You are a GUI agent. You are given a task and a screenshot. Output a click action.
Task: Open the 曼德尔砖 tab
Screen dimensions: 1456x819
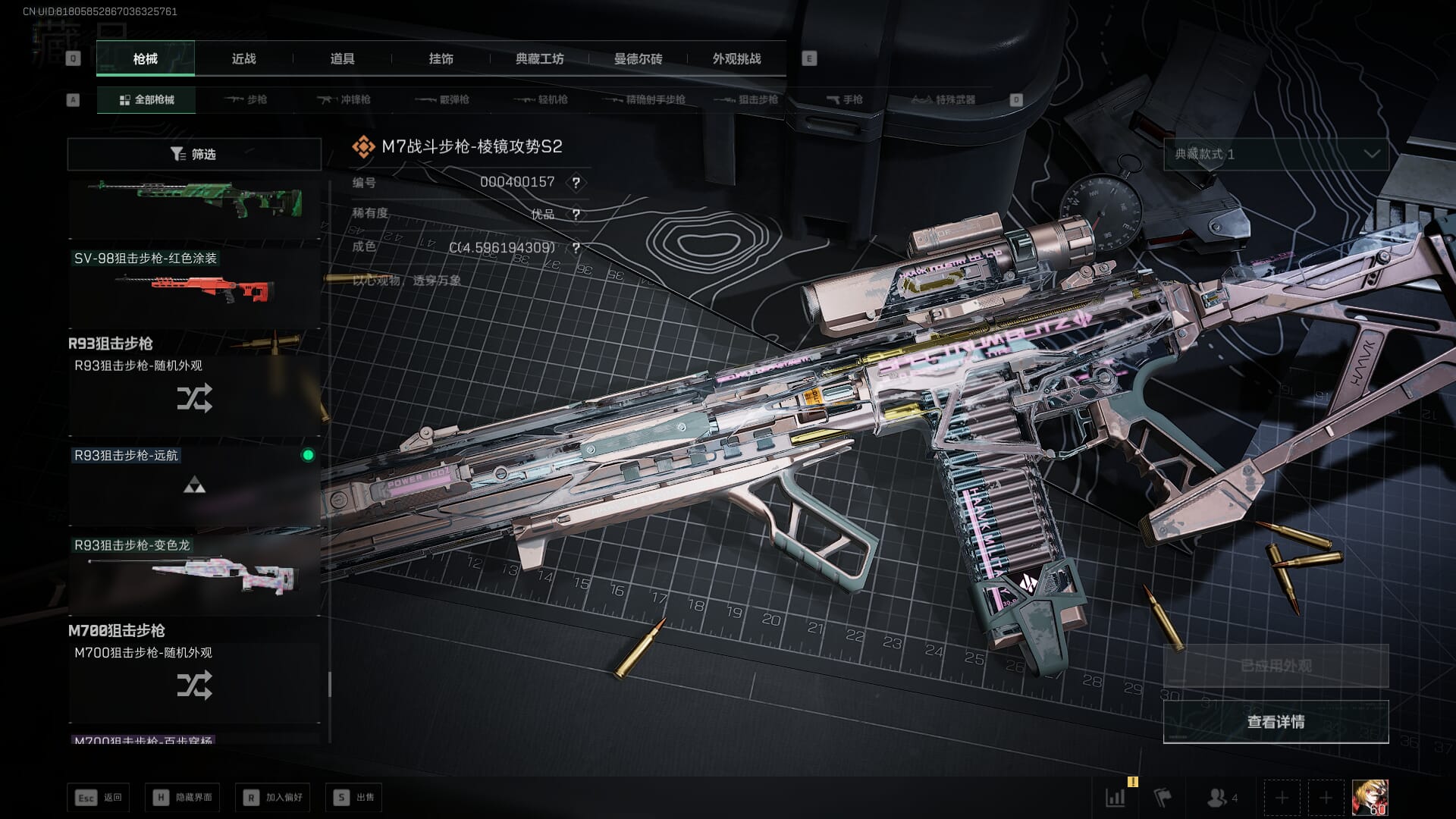click(638, 58)
